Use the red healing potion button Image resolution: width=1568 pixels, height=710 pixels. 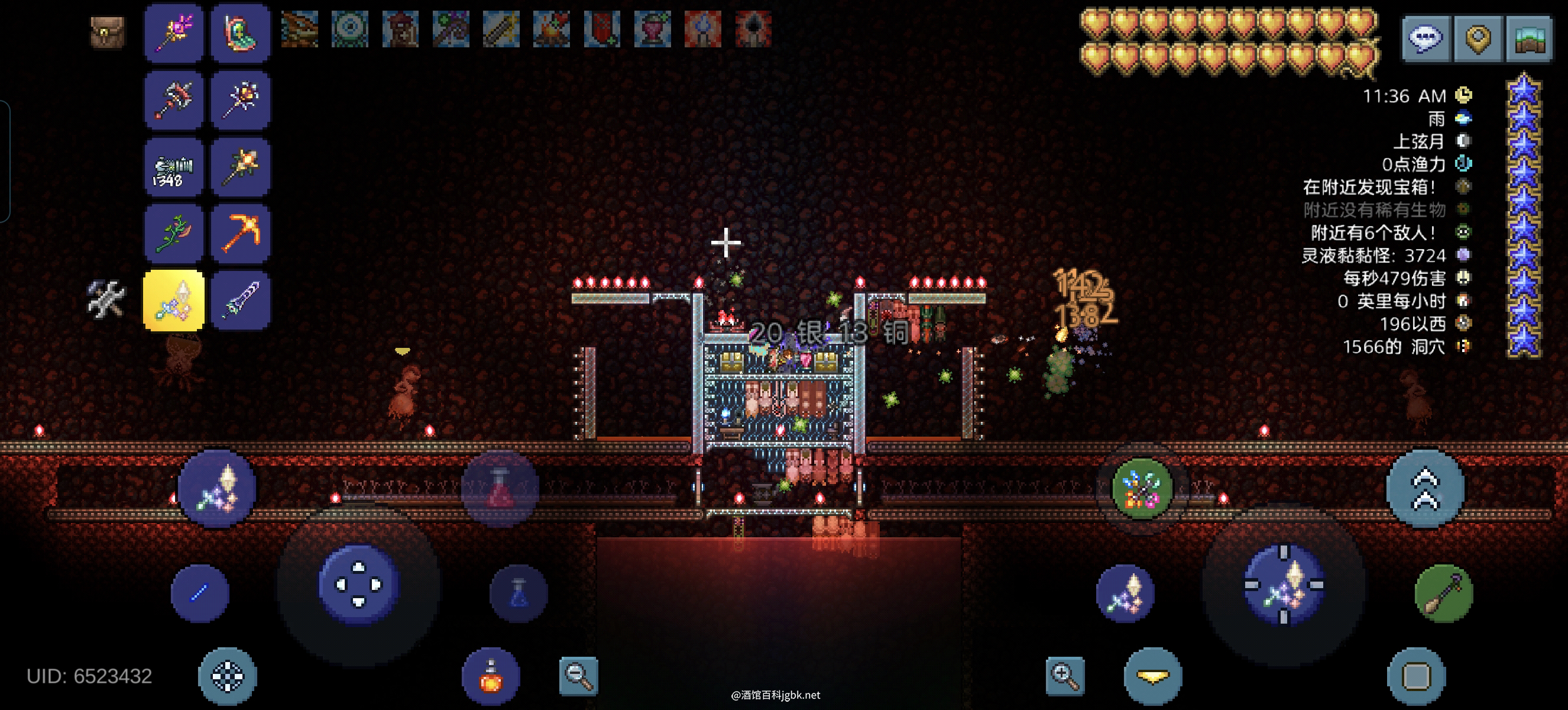pos(500,489)
